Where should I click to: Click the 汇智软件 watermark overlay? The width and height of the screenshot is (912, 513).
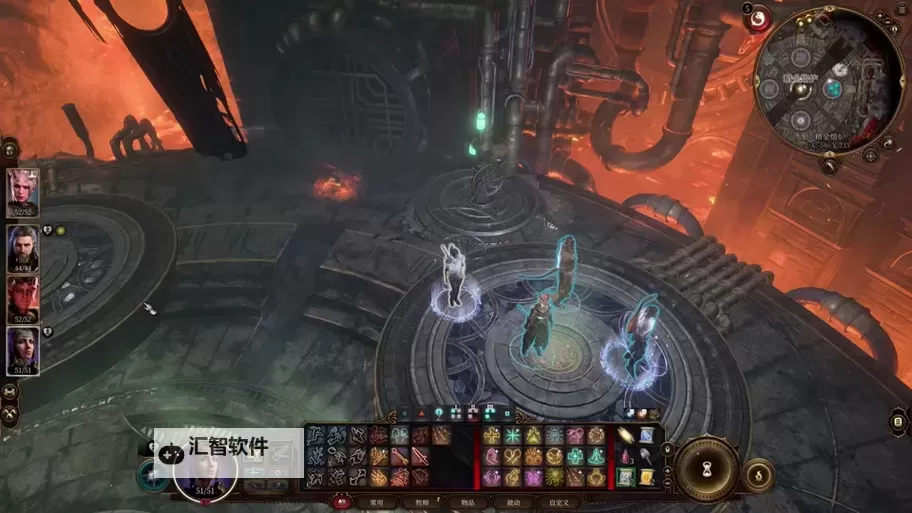pos(228,447)
